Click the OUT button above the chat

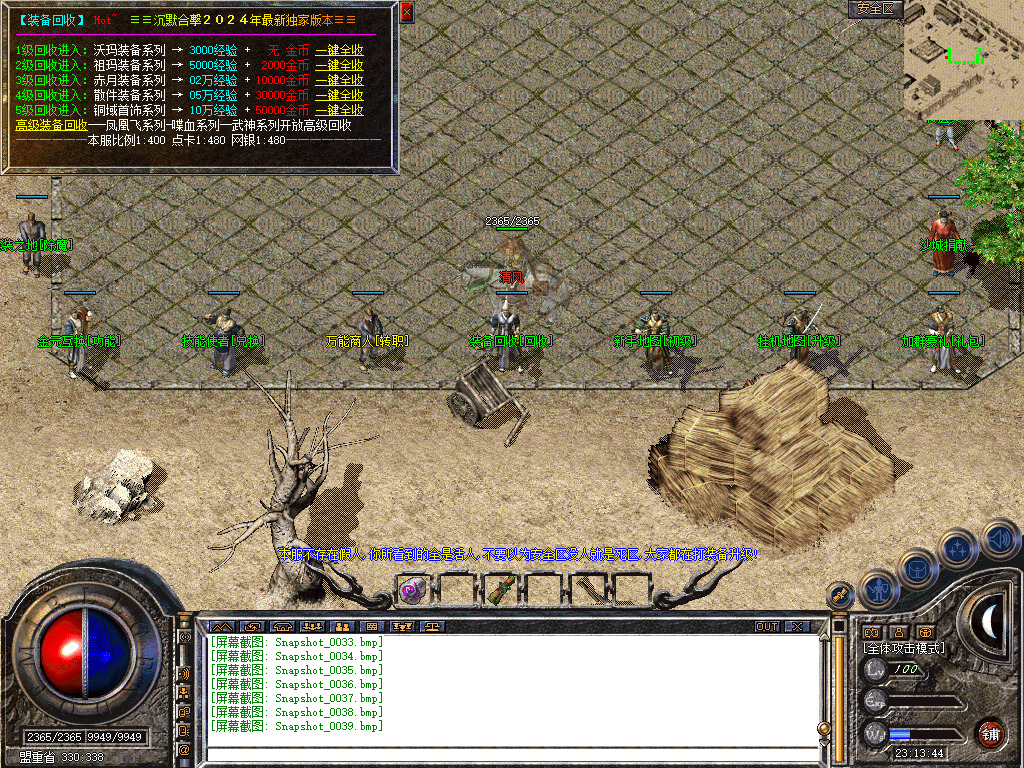767,627
